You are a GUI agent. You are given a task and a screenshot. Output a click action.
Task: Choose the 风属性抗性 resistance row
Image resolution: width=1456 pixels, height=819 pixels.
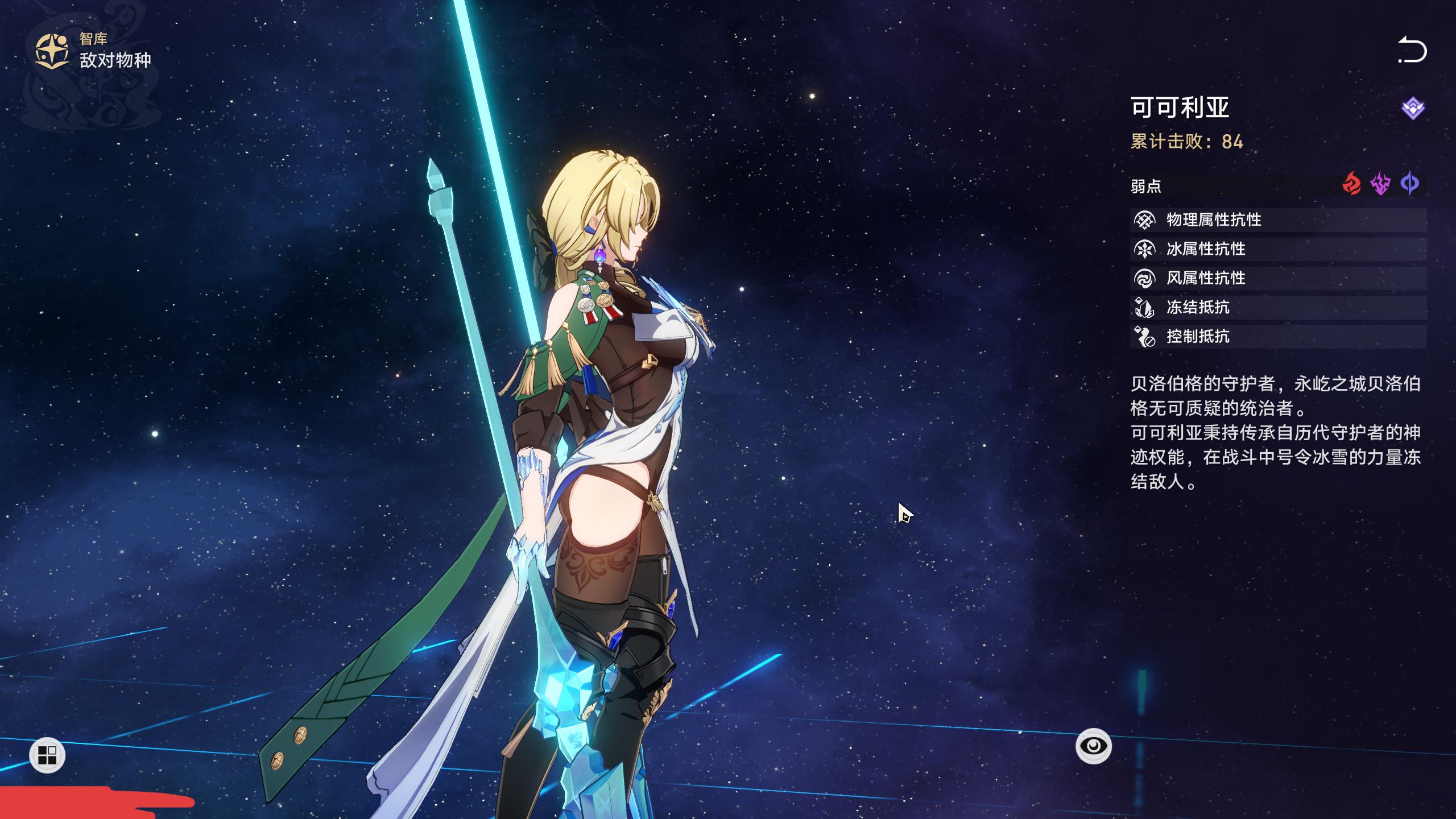[1277, 278]
